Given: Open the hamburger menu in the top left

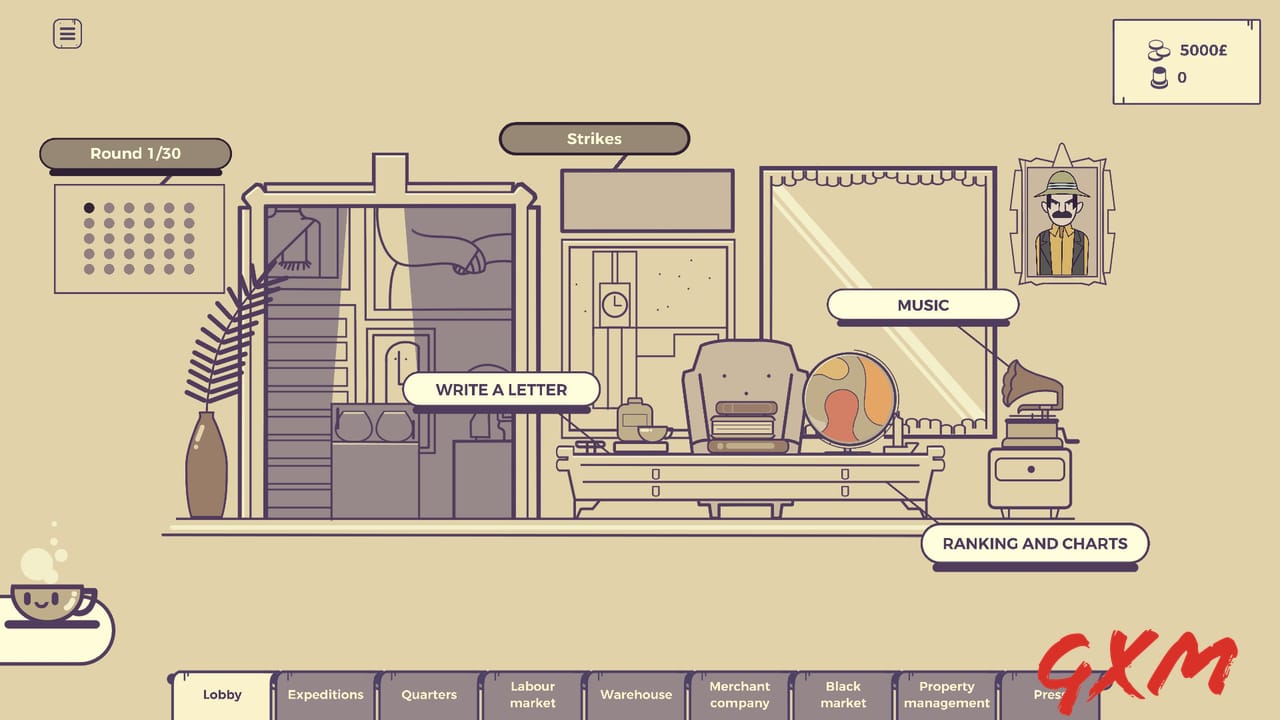Looking at the screenshot, I should point(66,33).
